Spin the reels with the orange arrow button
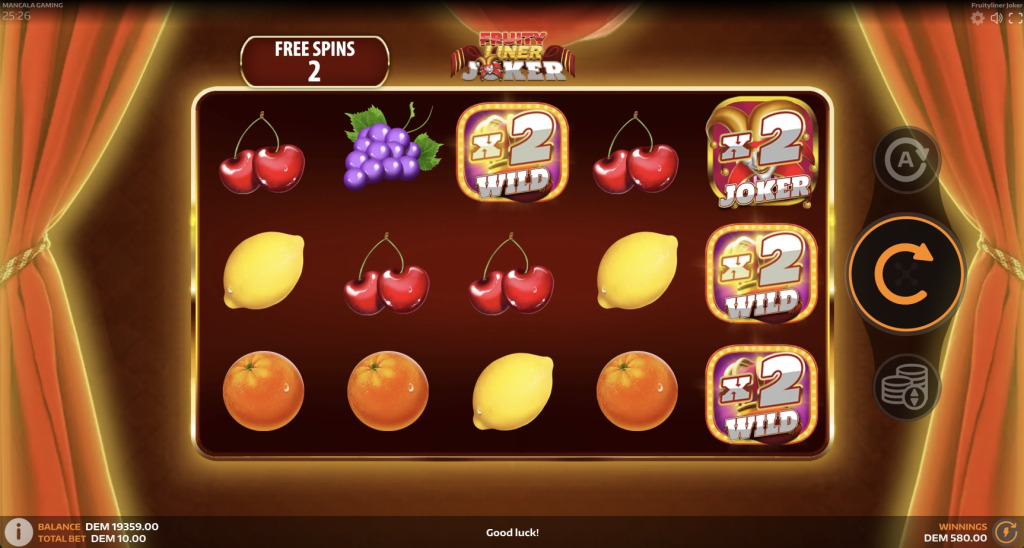 point(906,271)
